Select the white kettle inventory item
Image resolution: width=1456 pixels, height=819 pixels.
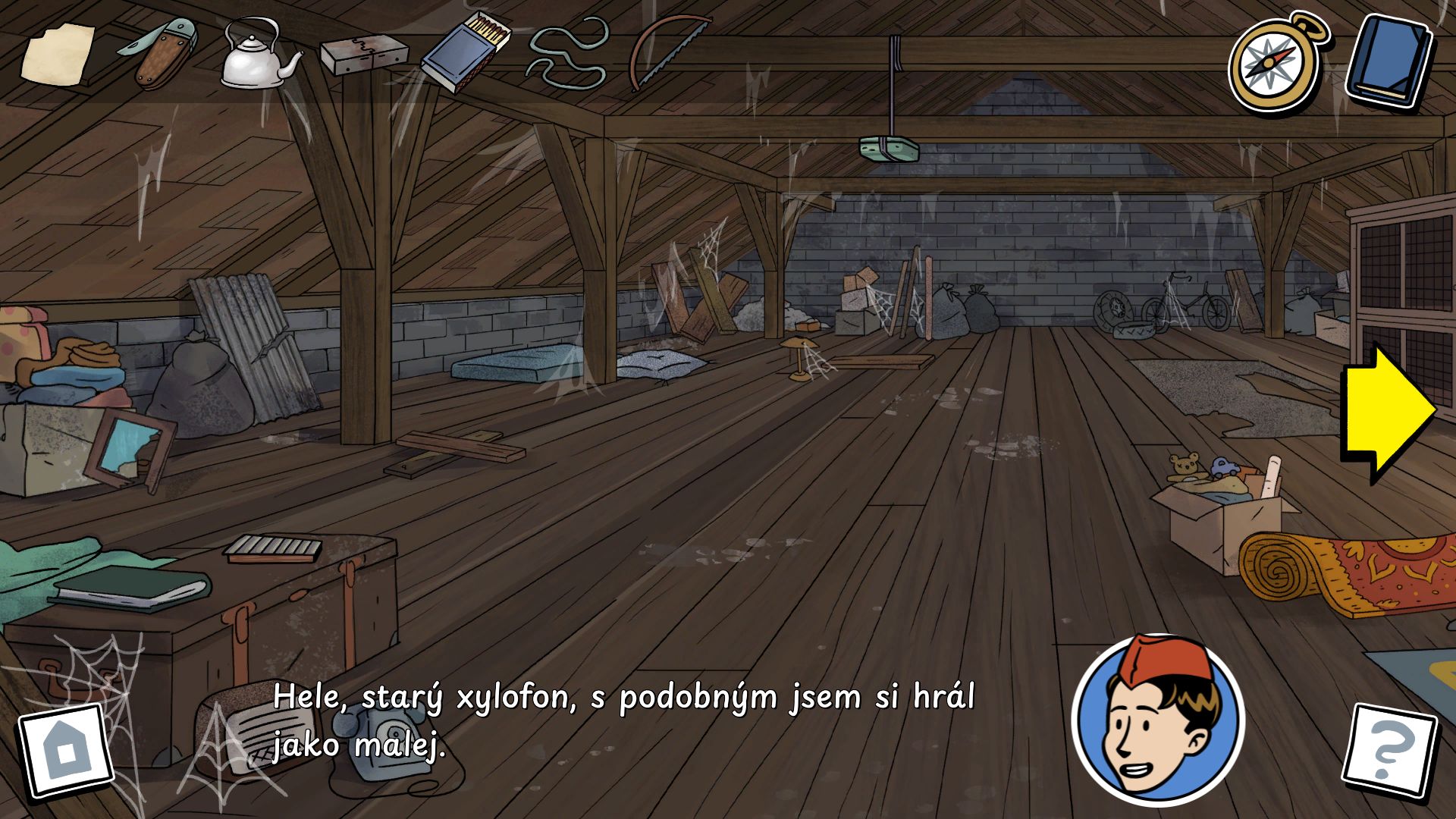[x=258, y=55]
